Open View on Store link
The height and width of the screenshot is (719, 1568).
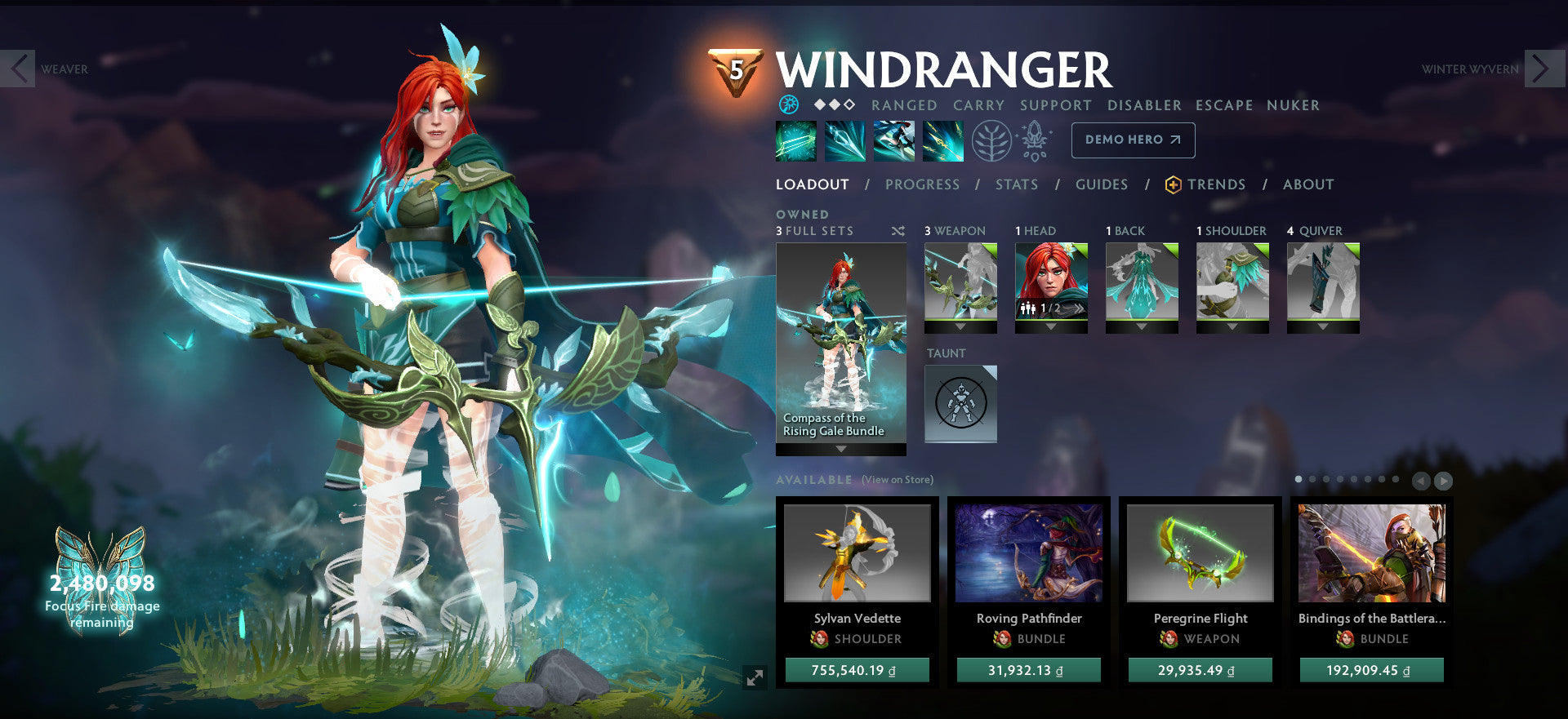[896, 481]
